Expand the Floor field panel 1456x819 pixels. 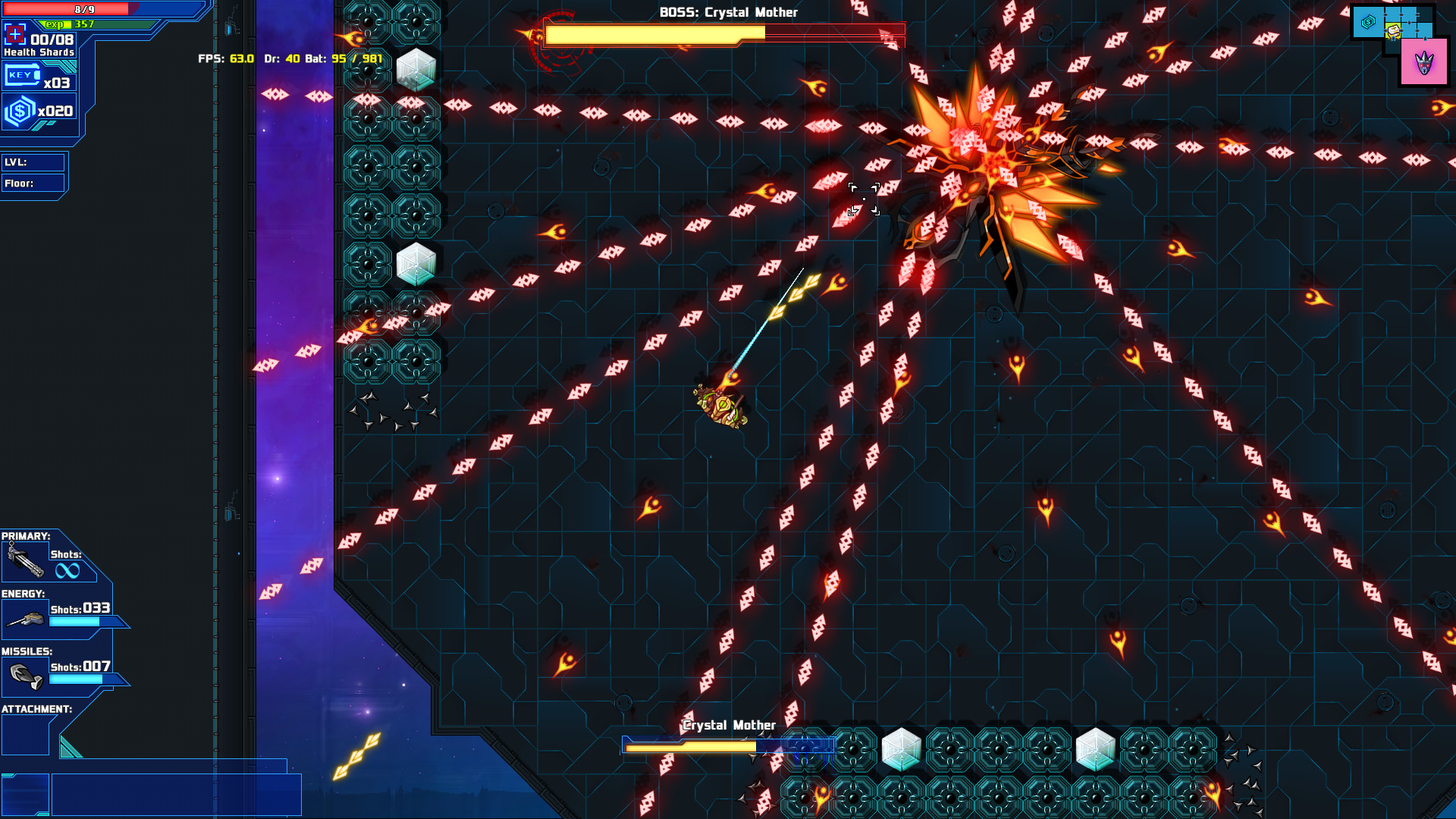(x=33, y=183)
